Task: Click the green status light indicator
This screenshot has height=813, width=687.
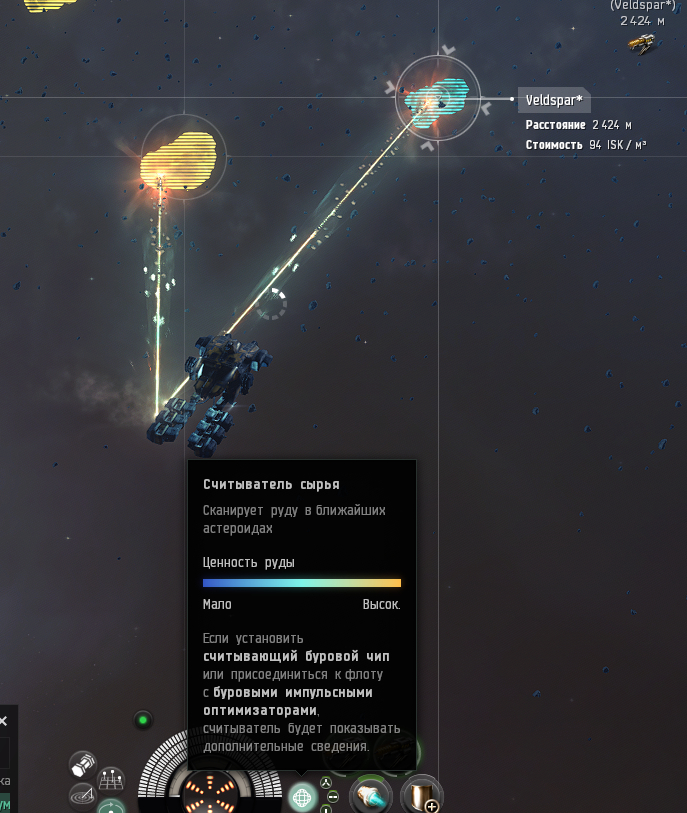Action: point(143,719)
